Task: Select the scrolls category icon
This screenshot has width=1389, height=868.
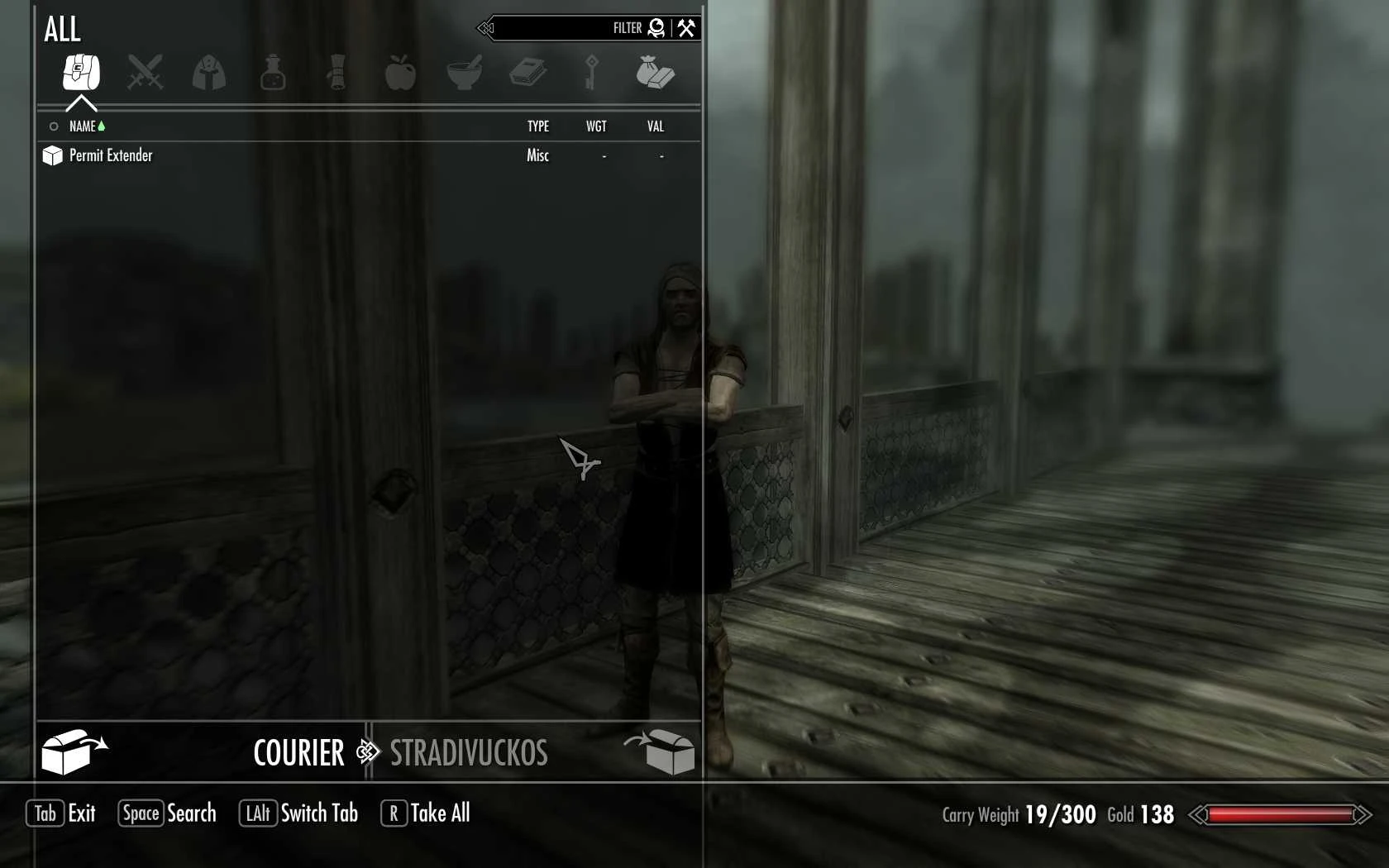Action: coord(337,73)
